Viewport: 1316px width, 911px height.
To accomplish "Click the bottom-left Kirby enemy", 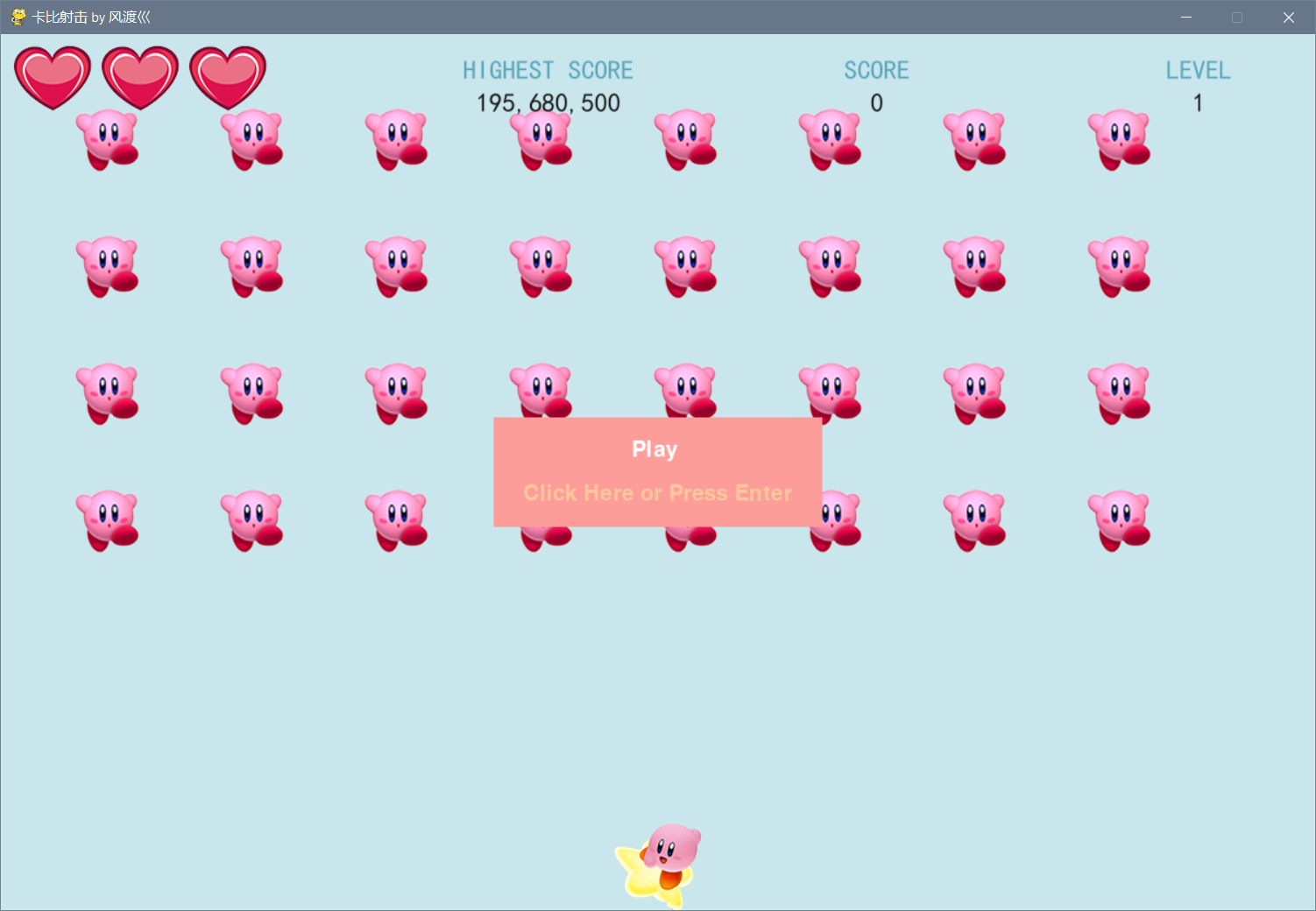I will [109, 517].
